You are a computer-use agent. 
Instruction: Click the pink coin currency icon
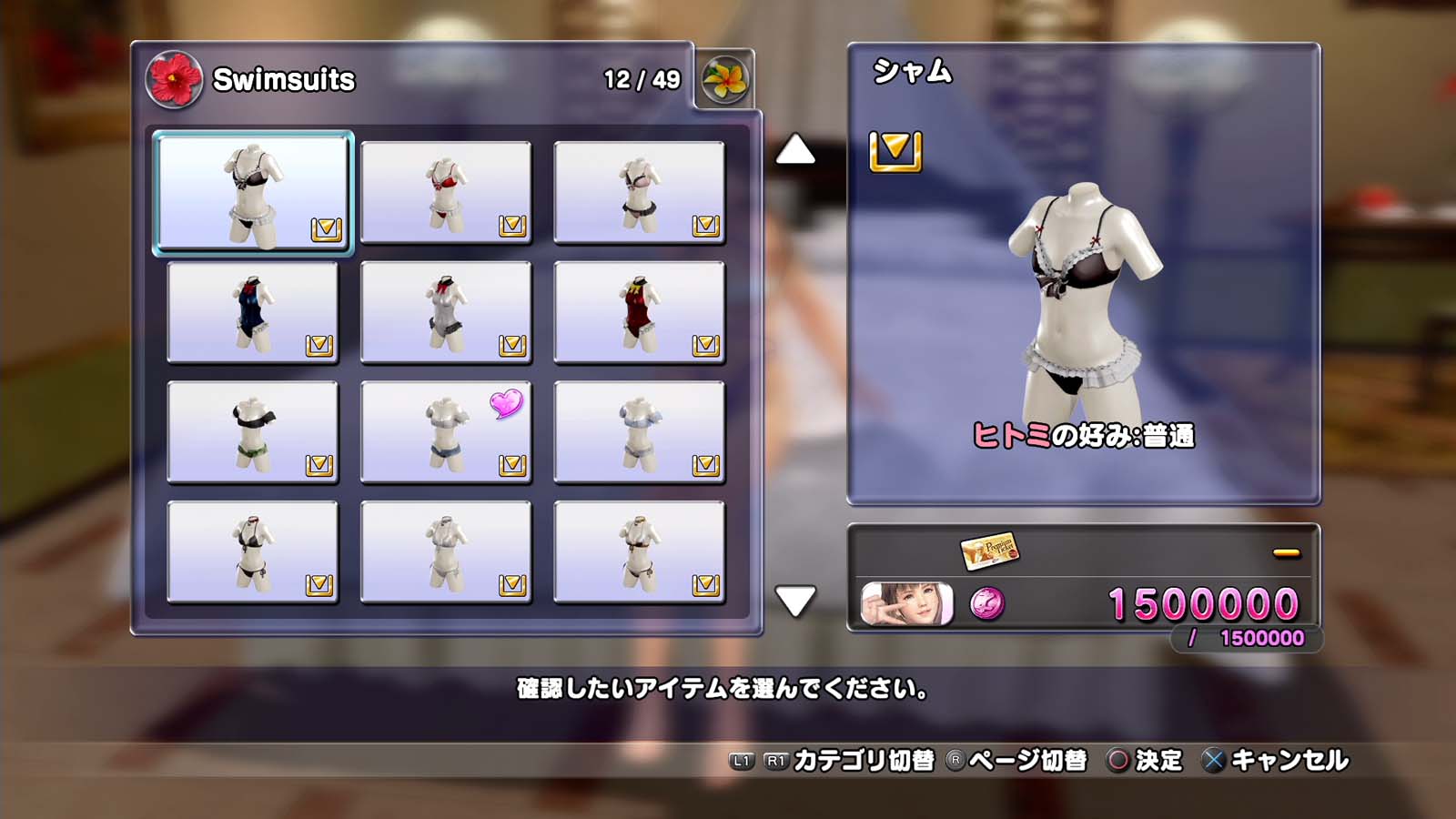[987, 603]
